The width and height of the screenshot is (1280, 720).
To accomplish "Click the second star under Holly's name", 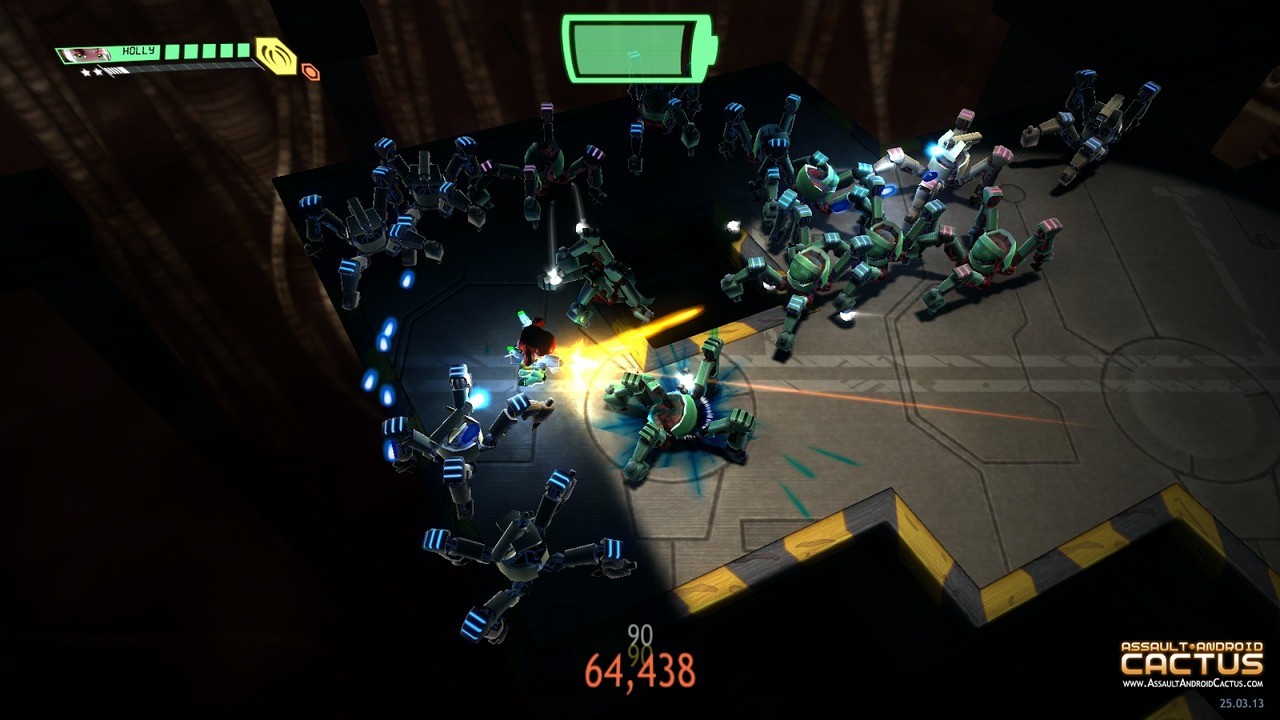I will pos(98,71).
